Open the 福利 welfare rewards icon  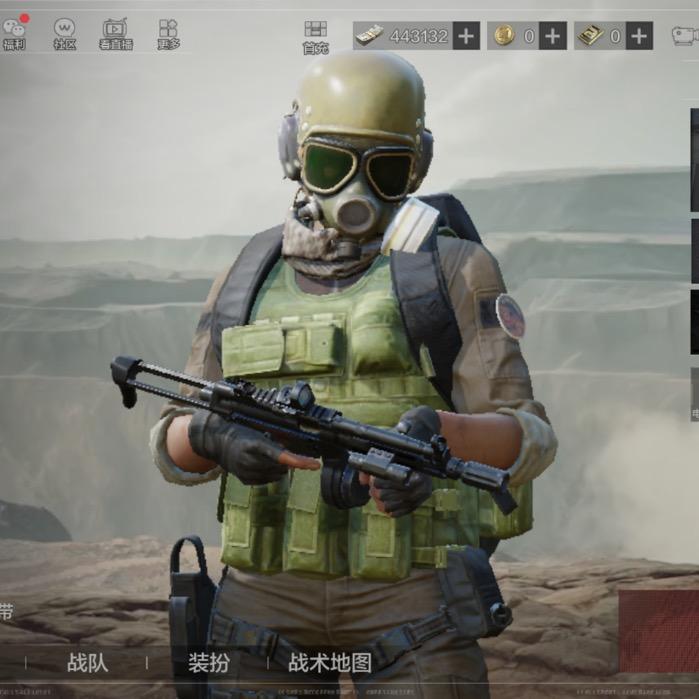coord(14,32)
